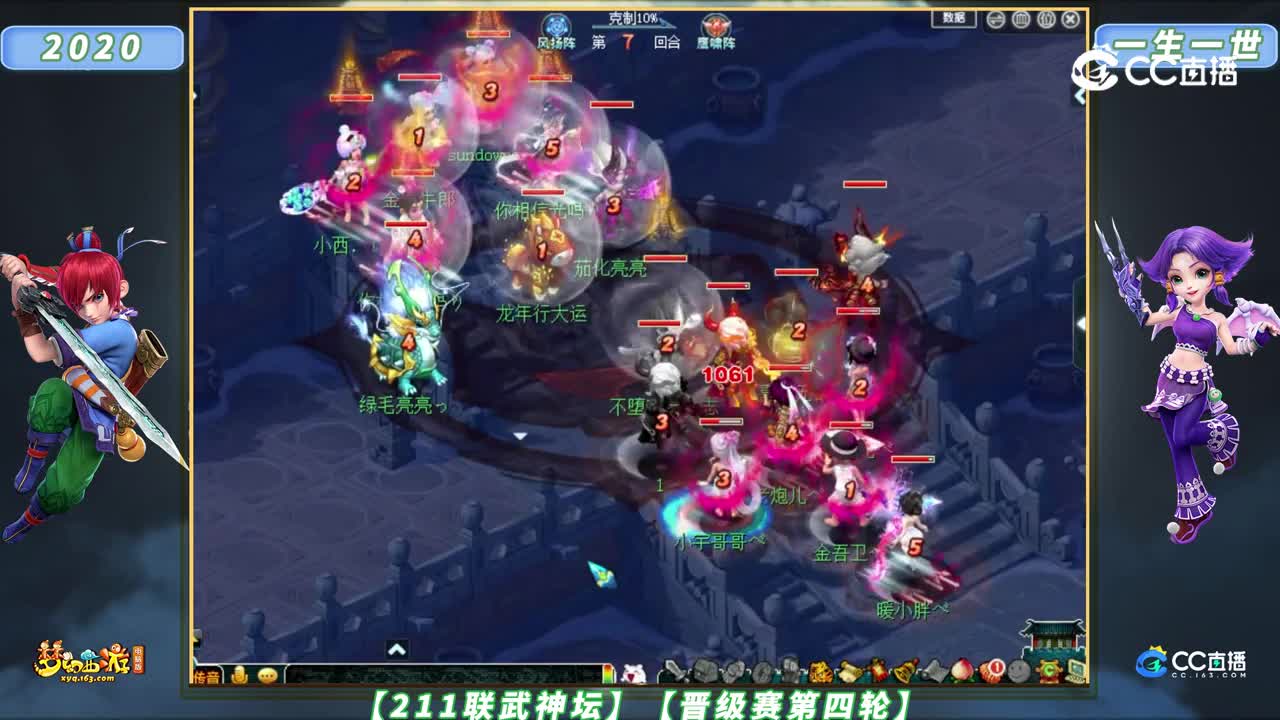This screenshot has height=720, width=1280.
Task: Toggle battle speed with the arrows circle icon
Action: click(995, 19)
